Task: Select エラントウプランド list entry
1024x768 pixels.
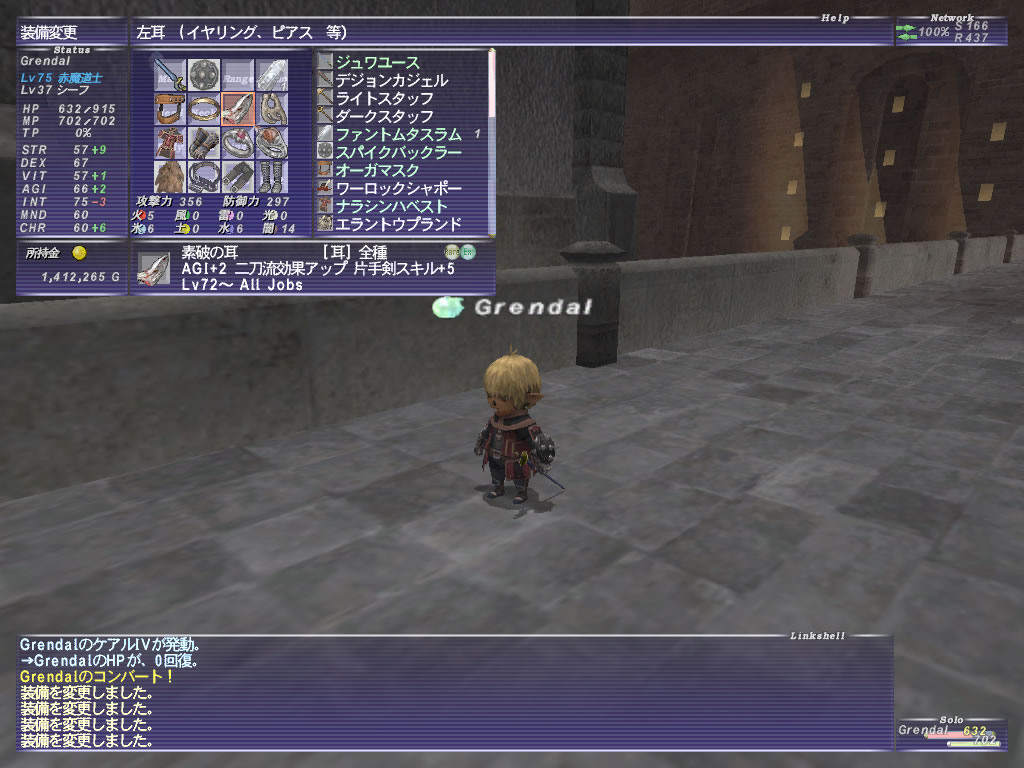Action: pos(398,224)
